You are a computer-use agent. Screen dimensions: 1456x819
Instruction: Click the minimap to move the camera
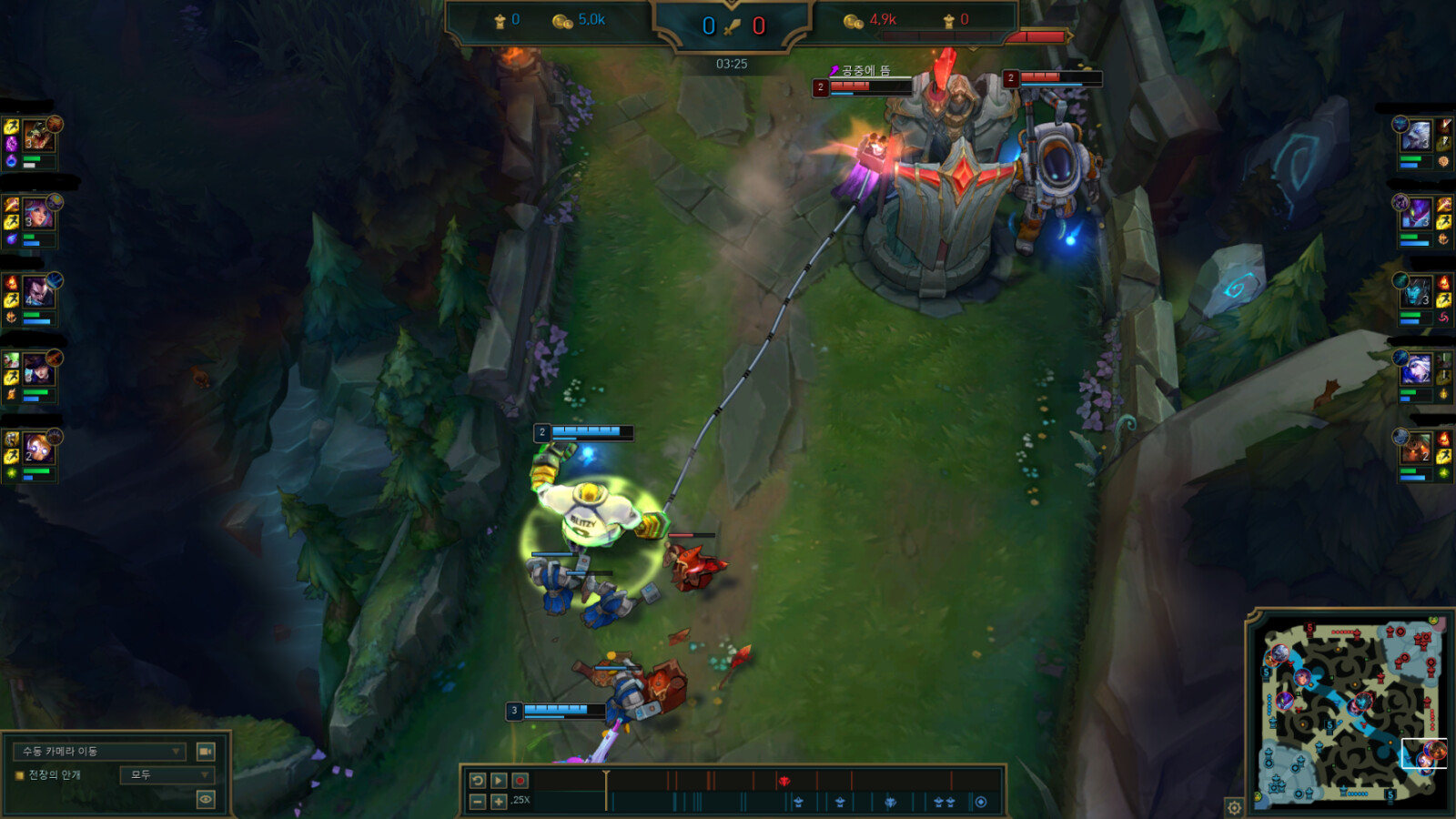coord(1347,710)
